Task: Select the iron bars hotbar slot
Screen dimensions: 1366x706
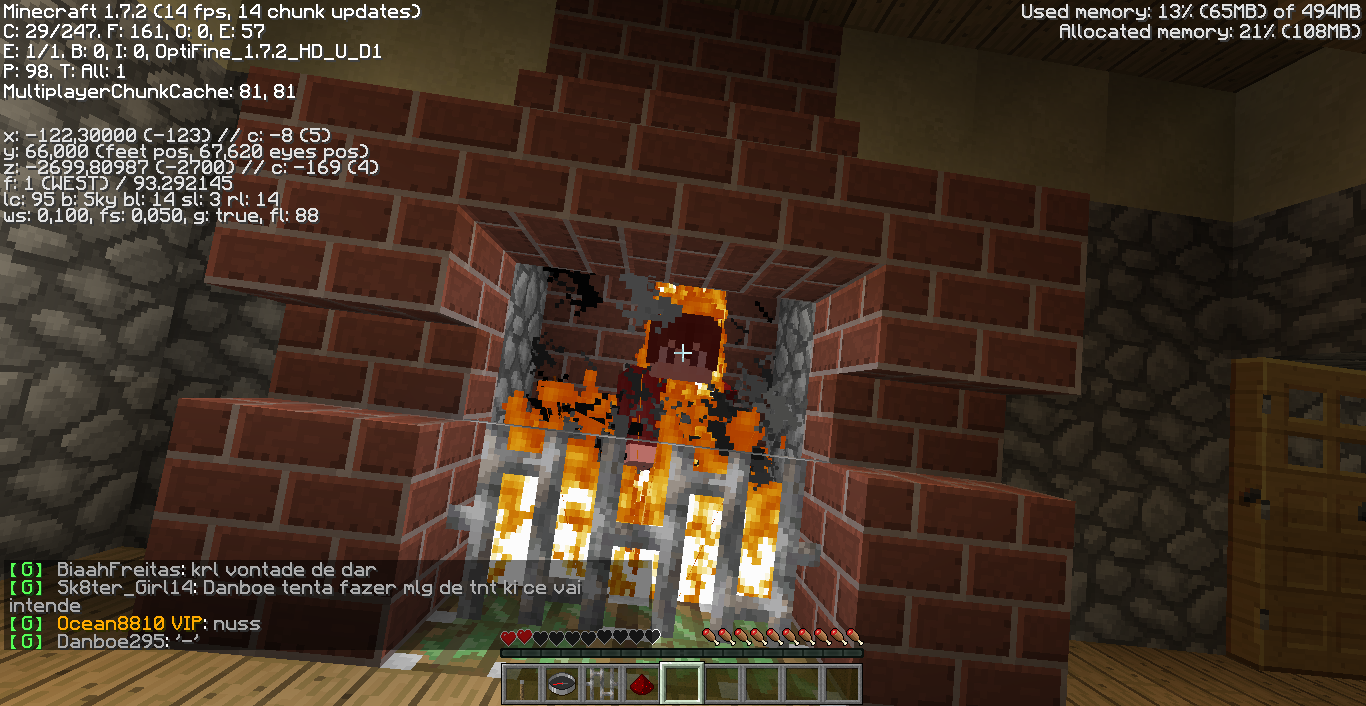Action: click(601, 684)
